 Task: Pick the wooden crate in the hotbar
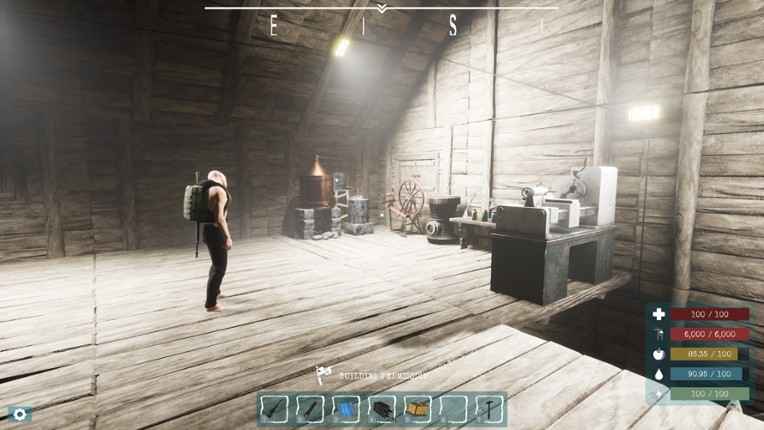(x=415, y=409)
